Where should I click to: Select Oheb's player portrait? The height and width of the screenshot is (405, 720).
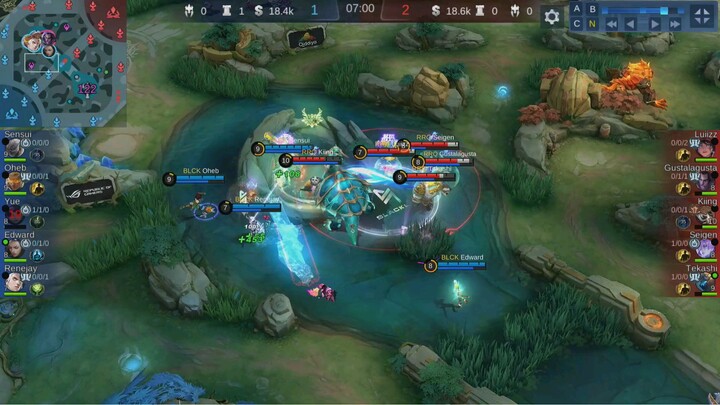(14, 183)
